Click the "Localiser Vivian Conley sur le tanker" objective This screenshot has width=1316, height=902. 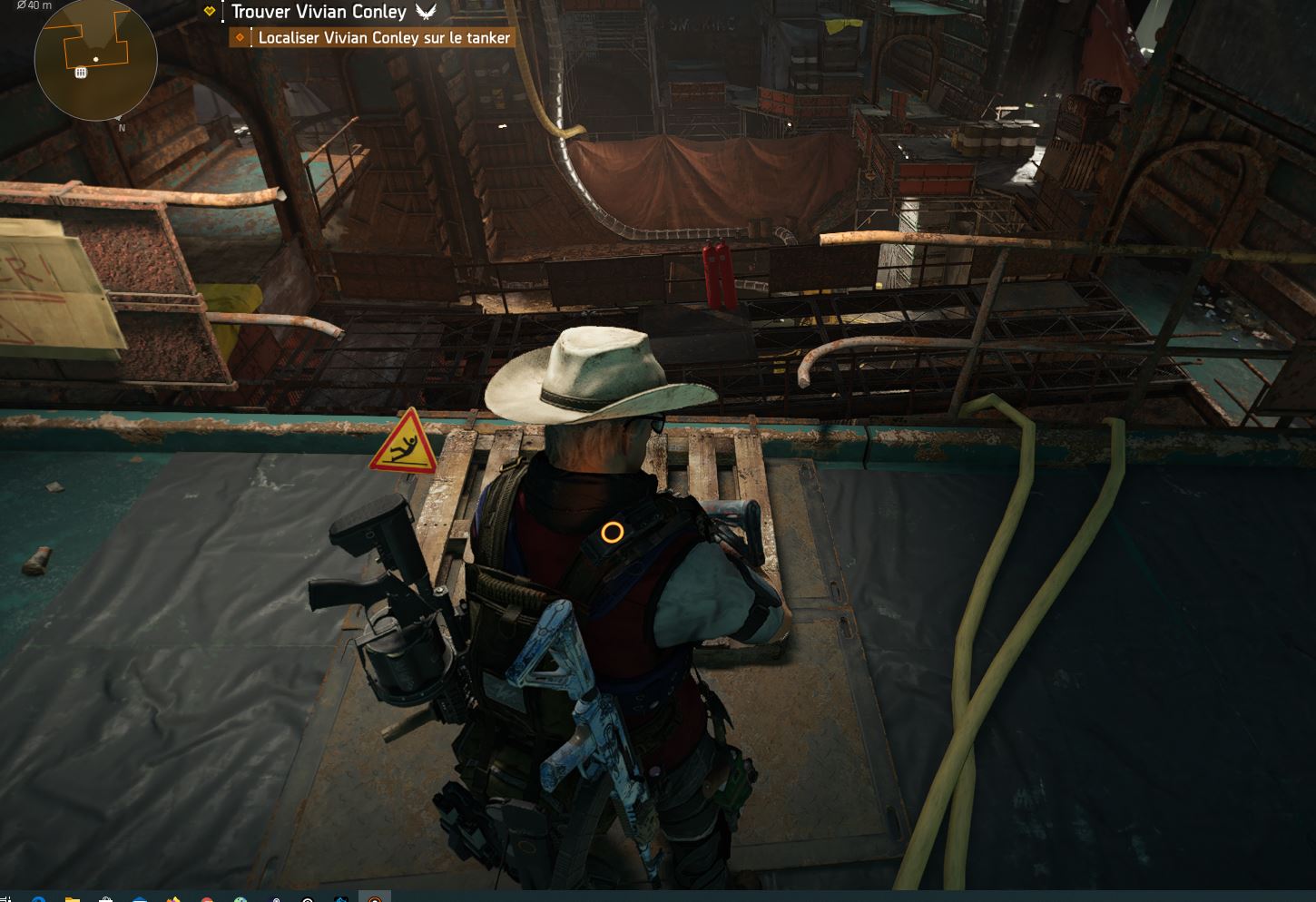coord(383,38)
